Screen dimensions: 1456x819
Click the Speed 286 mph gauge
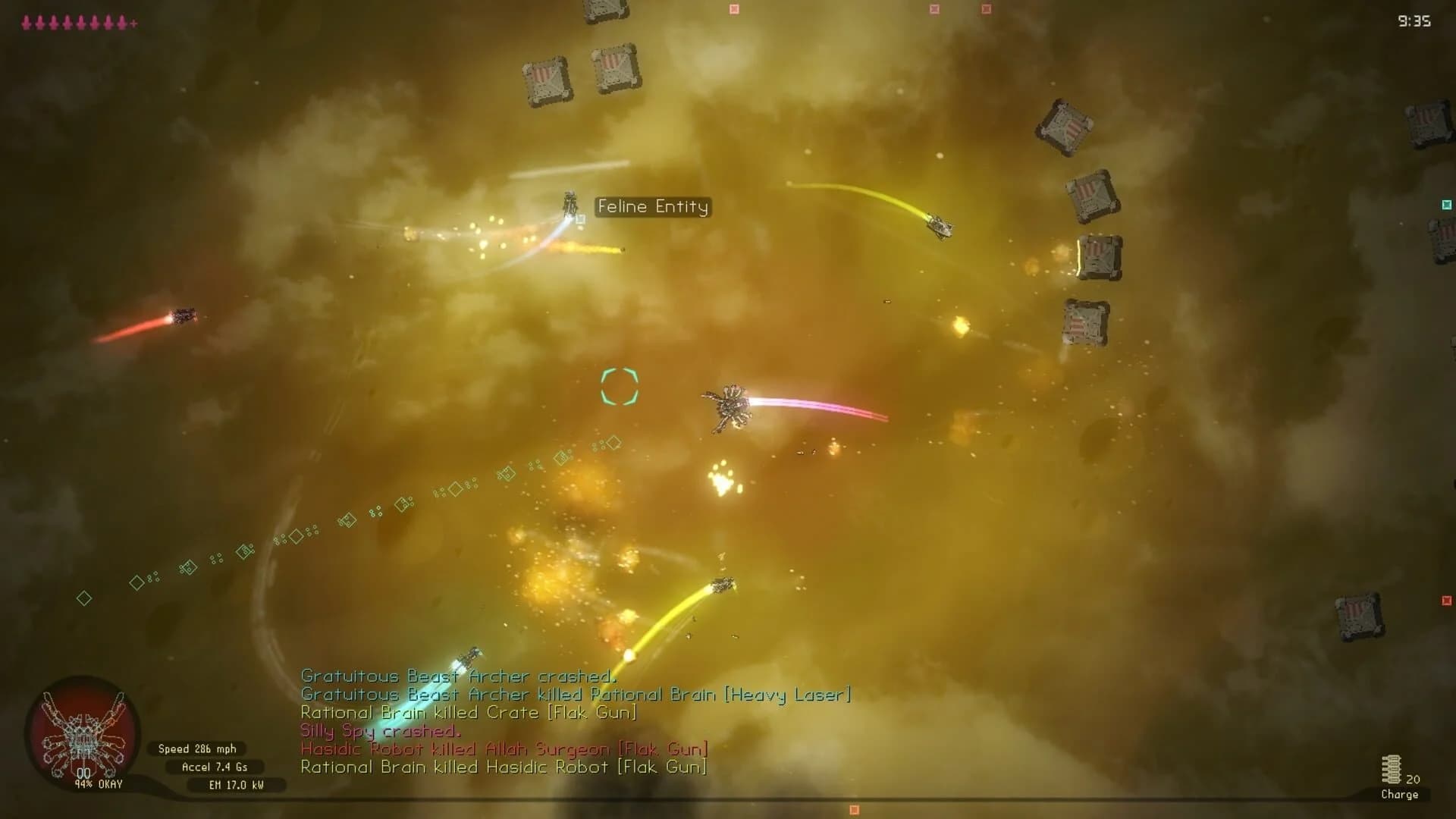coord(196,748)
